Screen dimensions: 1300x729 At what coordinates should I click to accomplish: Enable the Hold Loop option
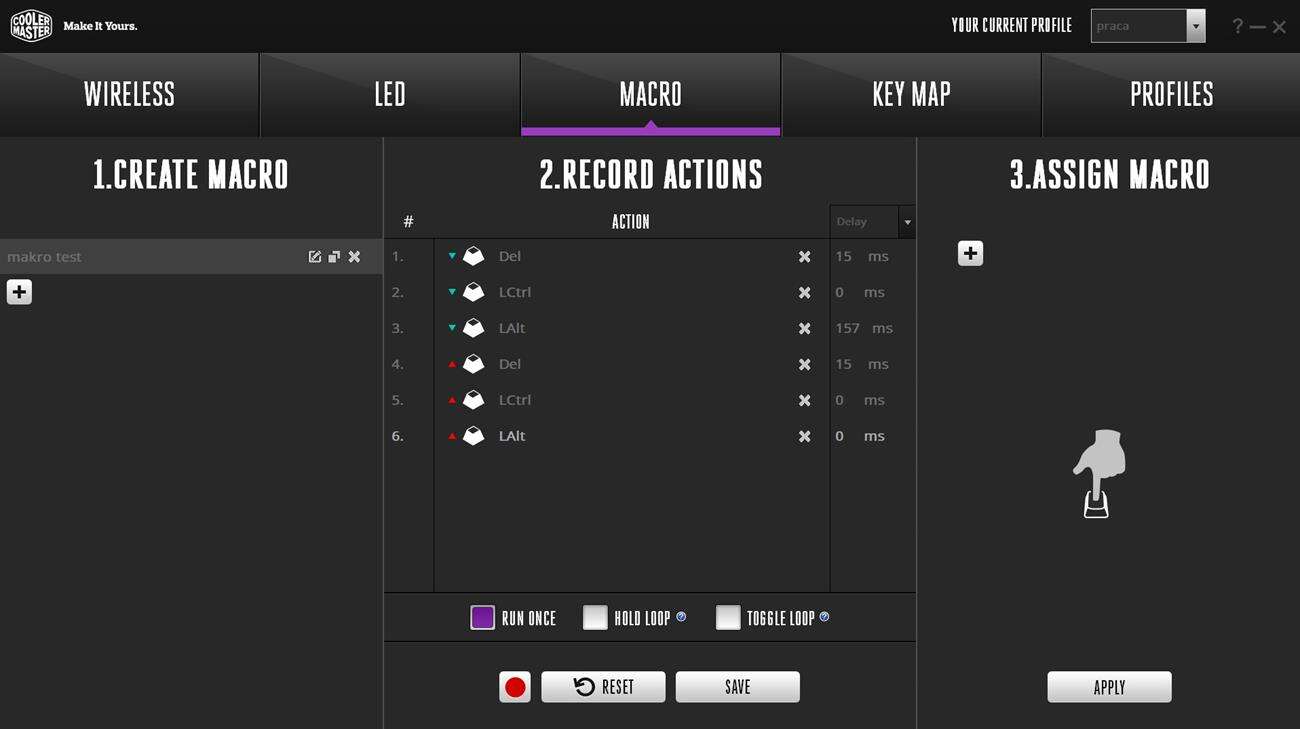595,617
